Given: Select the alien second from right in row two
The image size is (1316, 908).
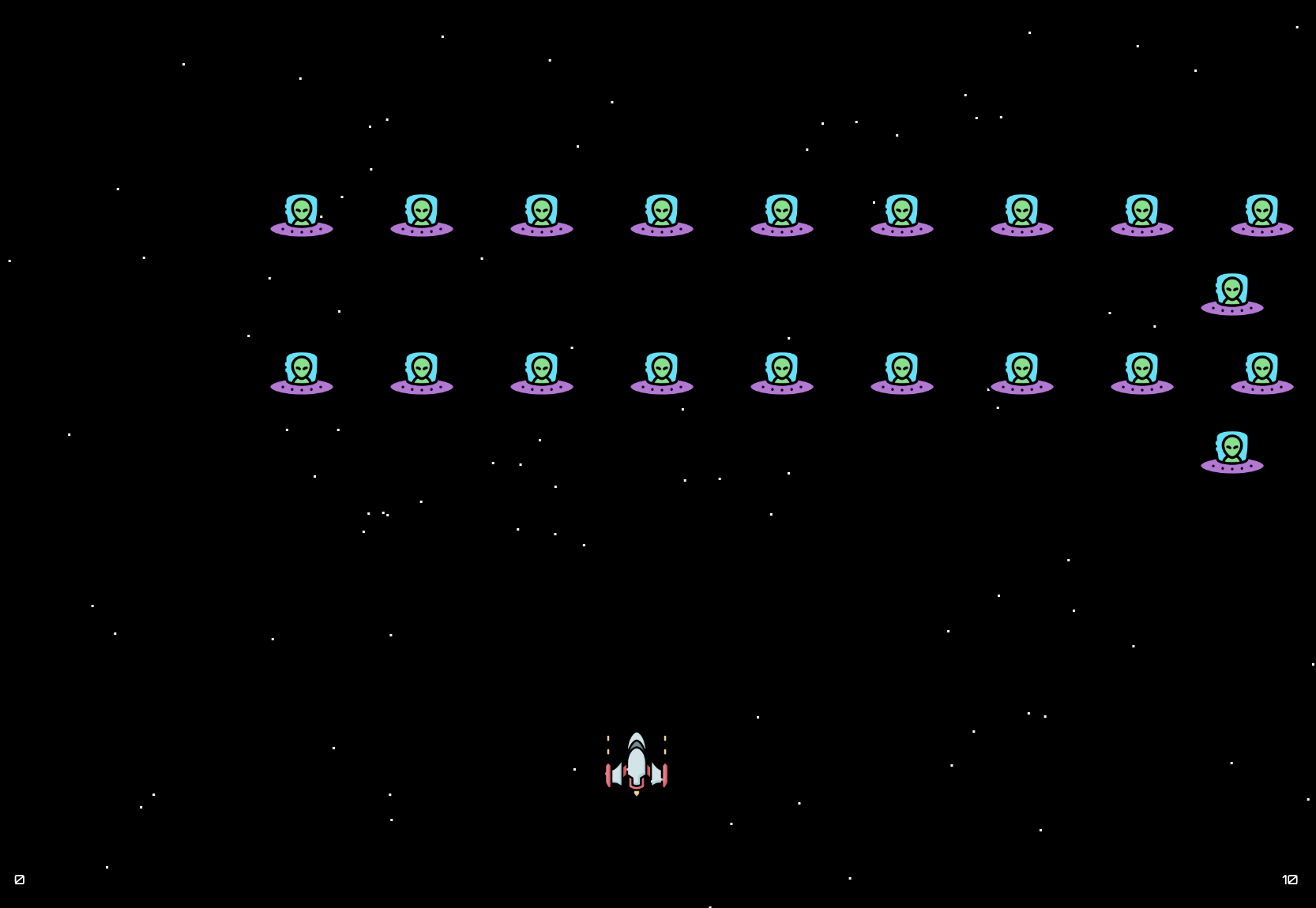Looking at the screenshot, I should (1143, 371).
